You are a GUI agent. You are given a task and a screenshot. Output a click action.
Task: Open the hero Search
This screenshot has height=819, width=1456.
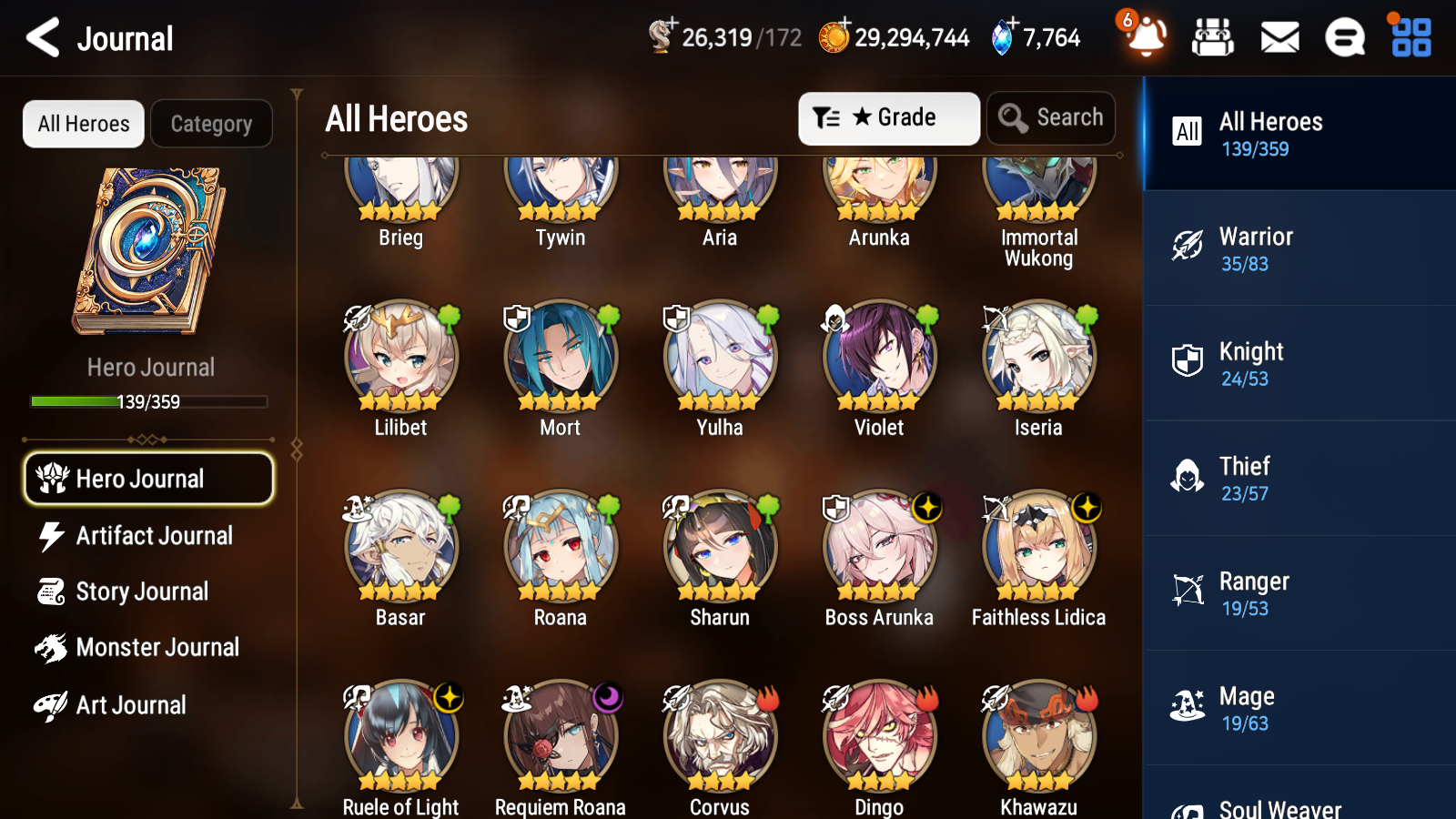(1051, 117)
